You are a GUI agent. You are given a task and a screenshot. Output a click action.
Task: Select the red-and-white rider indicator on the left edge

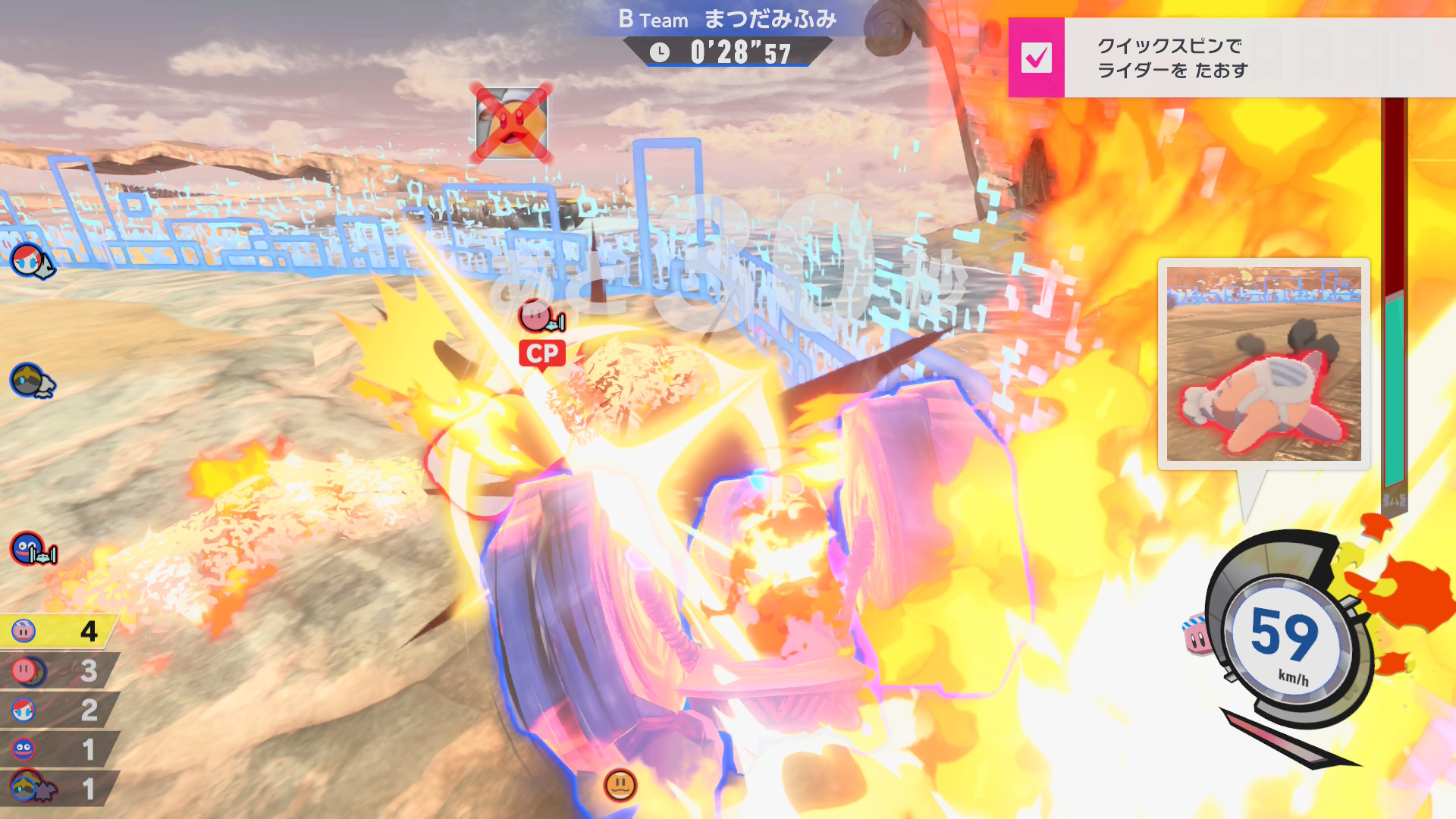pyautogui.click(x=31, y=261)
